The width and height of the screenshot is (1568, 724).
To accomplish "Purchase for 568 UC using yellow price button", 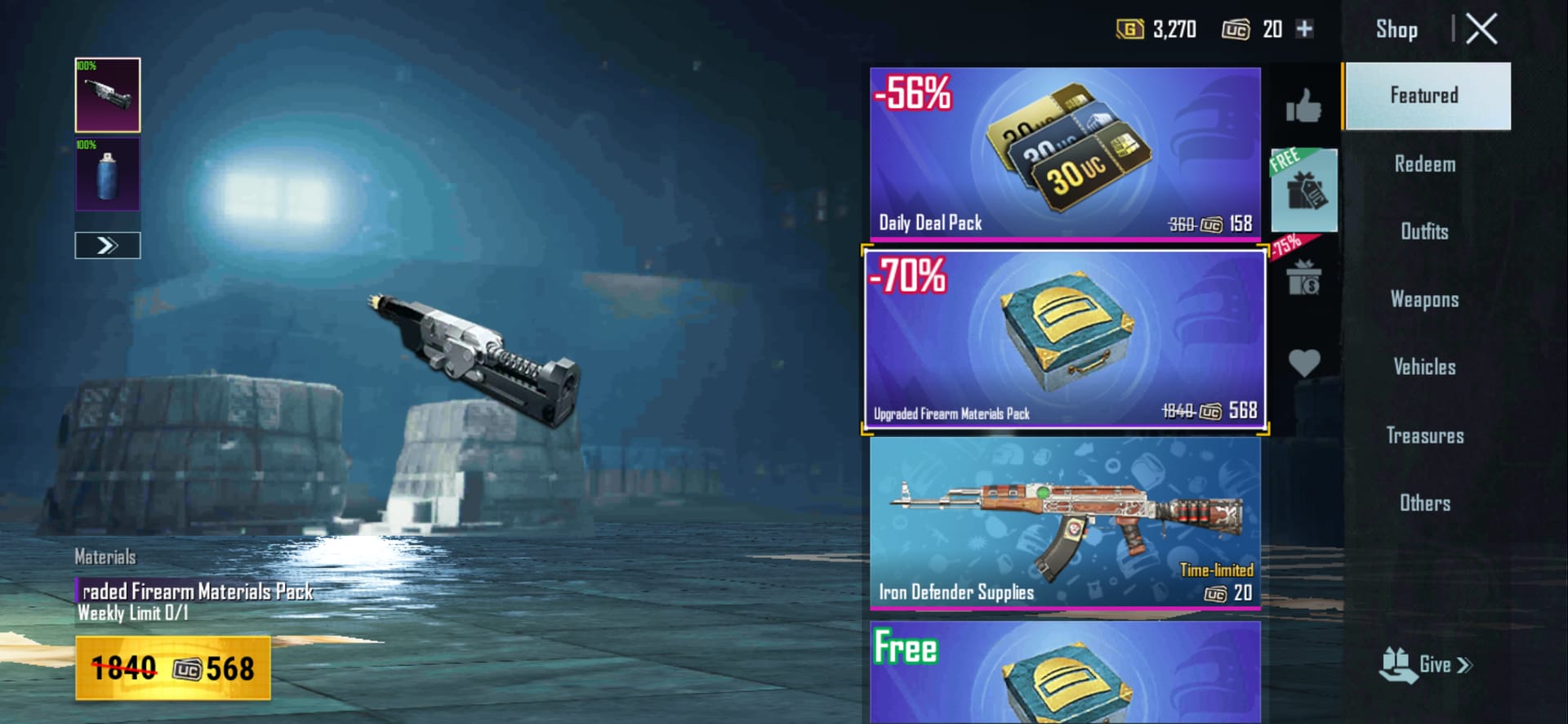I will pyautogui.click(x=171, y=667).
